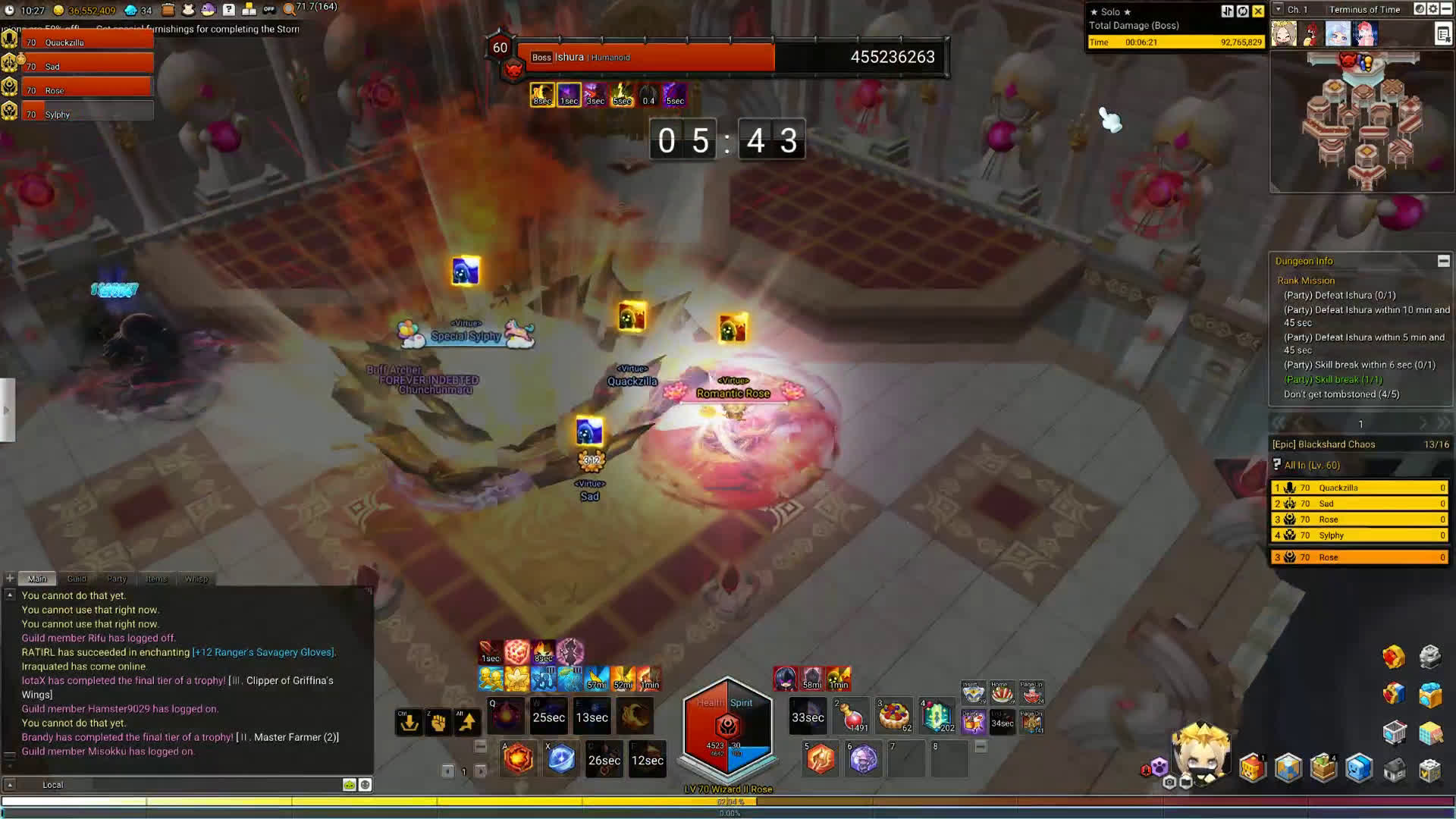Click the Terminus of Time minimap
1456x819 pixels.
tap(1362, 121)
